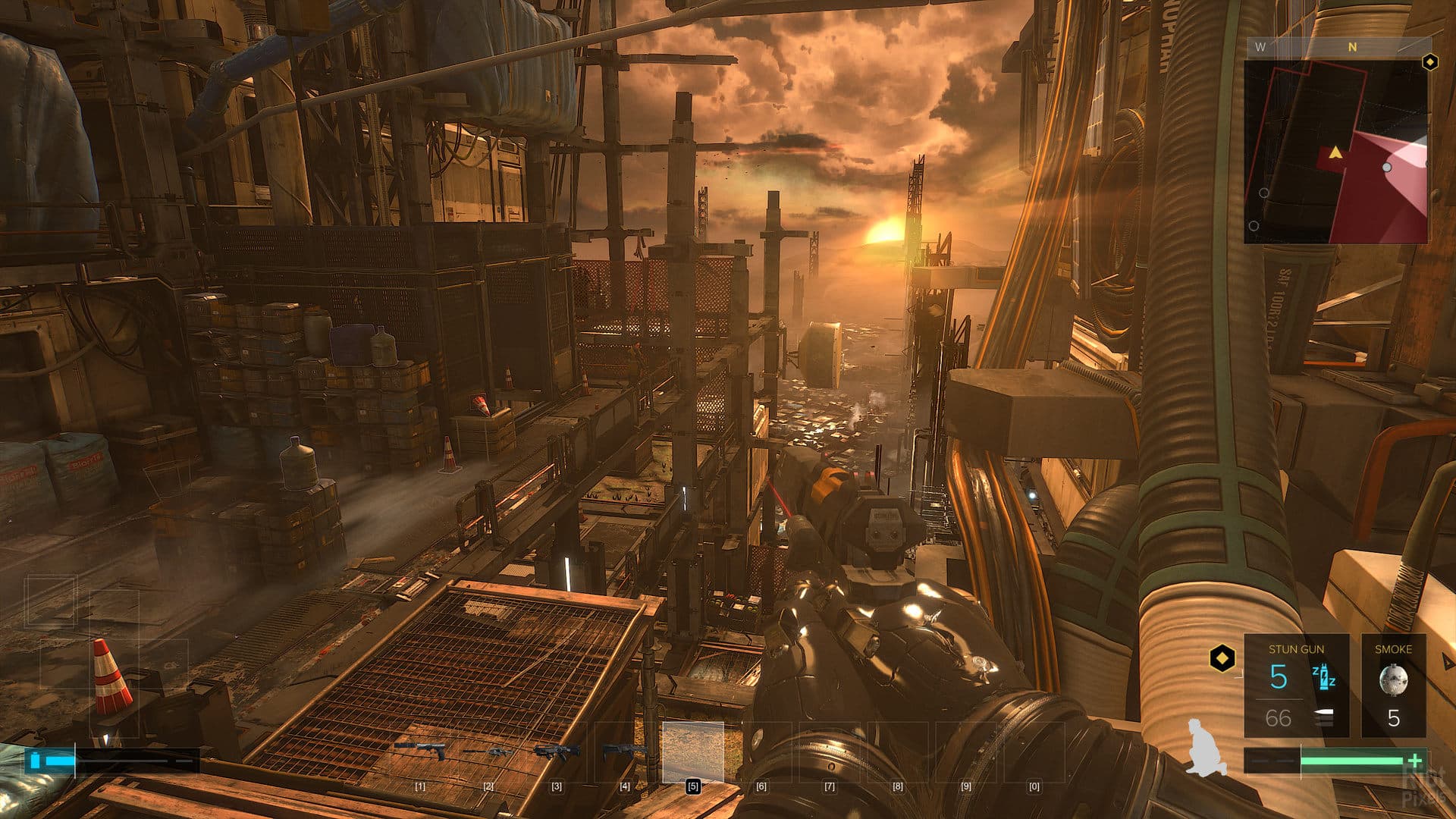This screenshot has width=1456, height=819.
Task: Click the Stun Gun weapon panel
Action: pos(1296,686)
